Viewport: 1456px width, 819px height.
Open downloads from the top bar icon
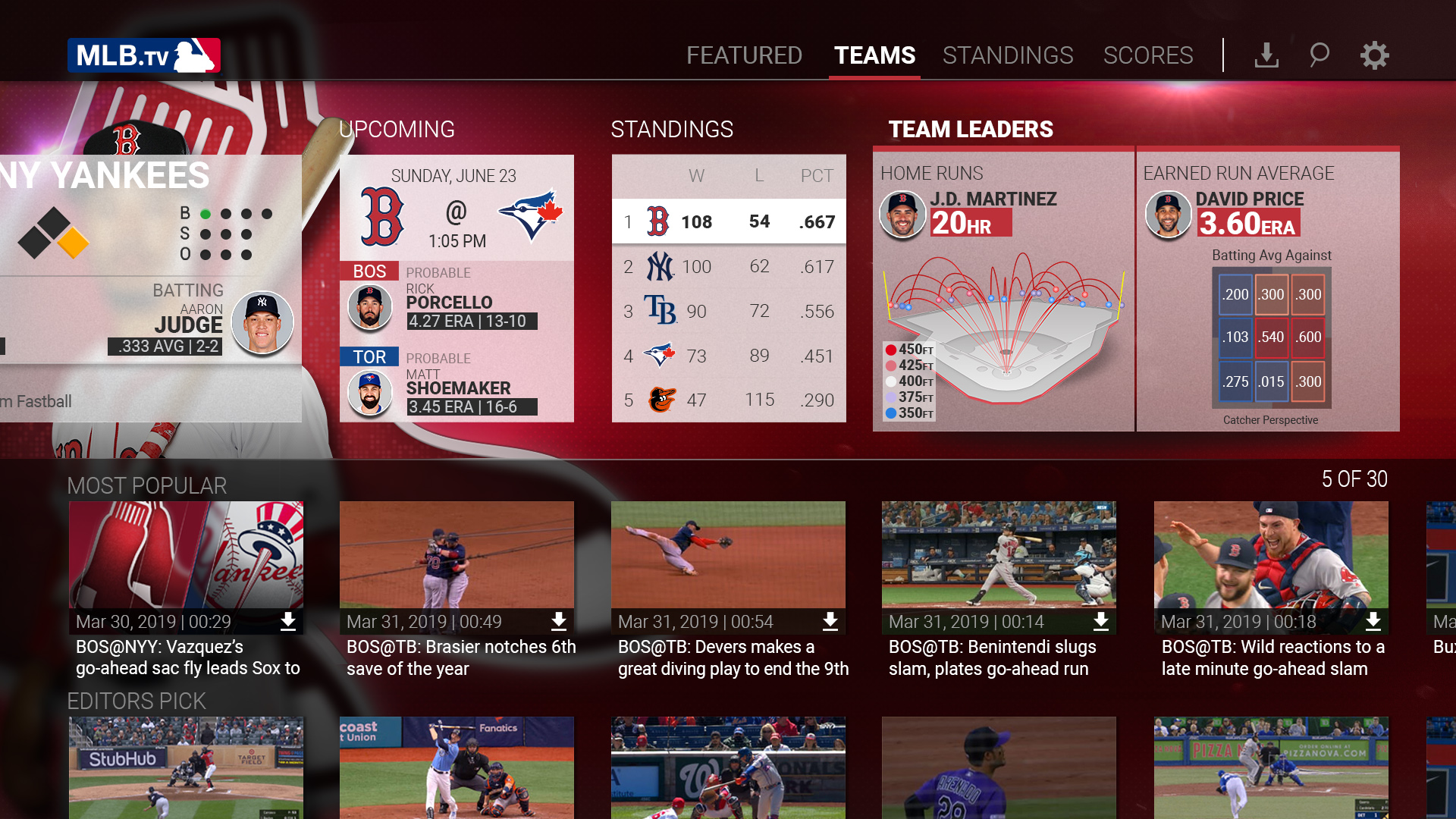1266,55
